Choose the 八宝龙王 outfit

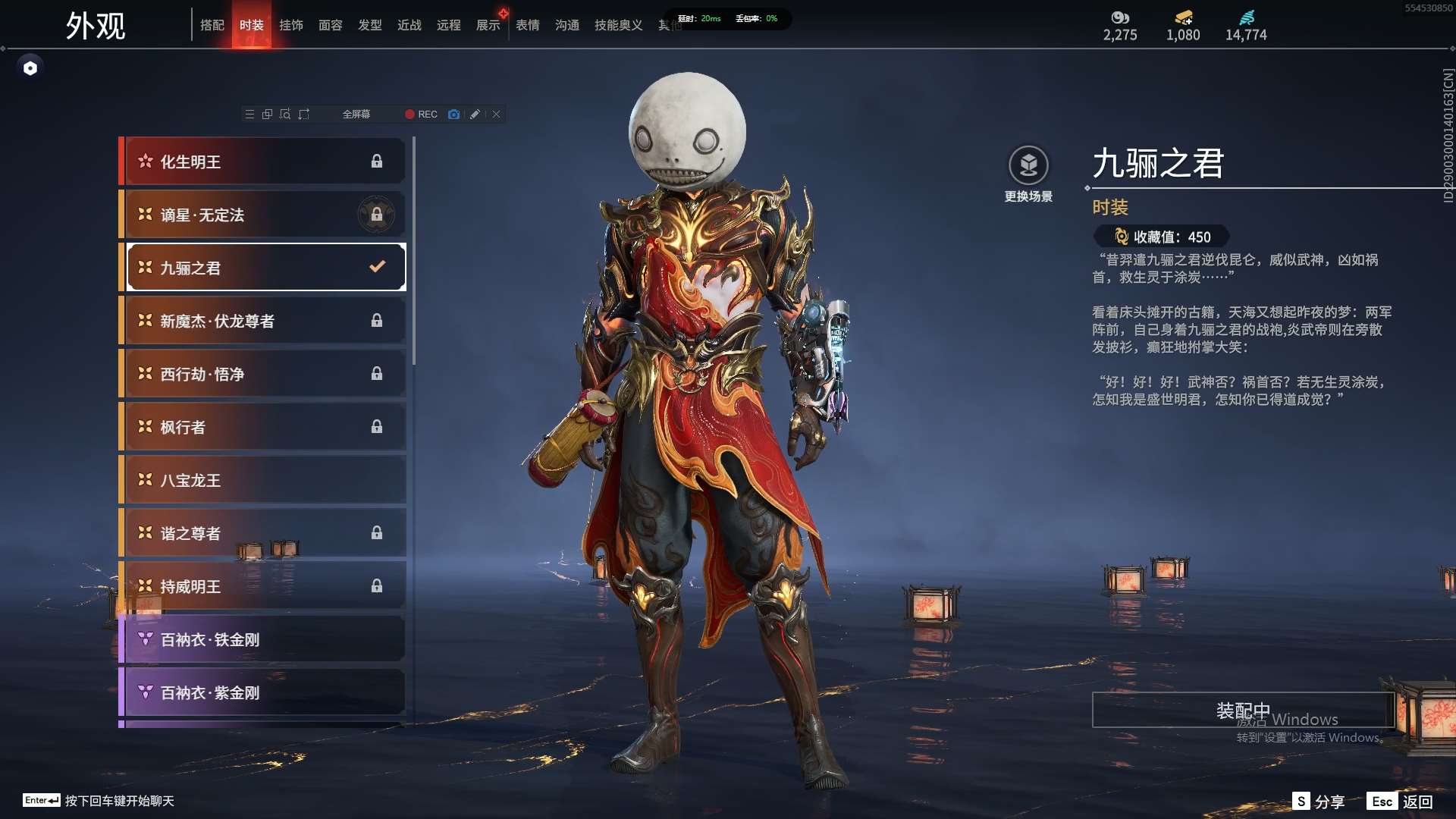(x=263, y=480)
